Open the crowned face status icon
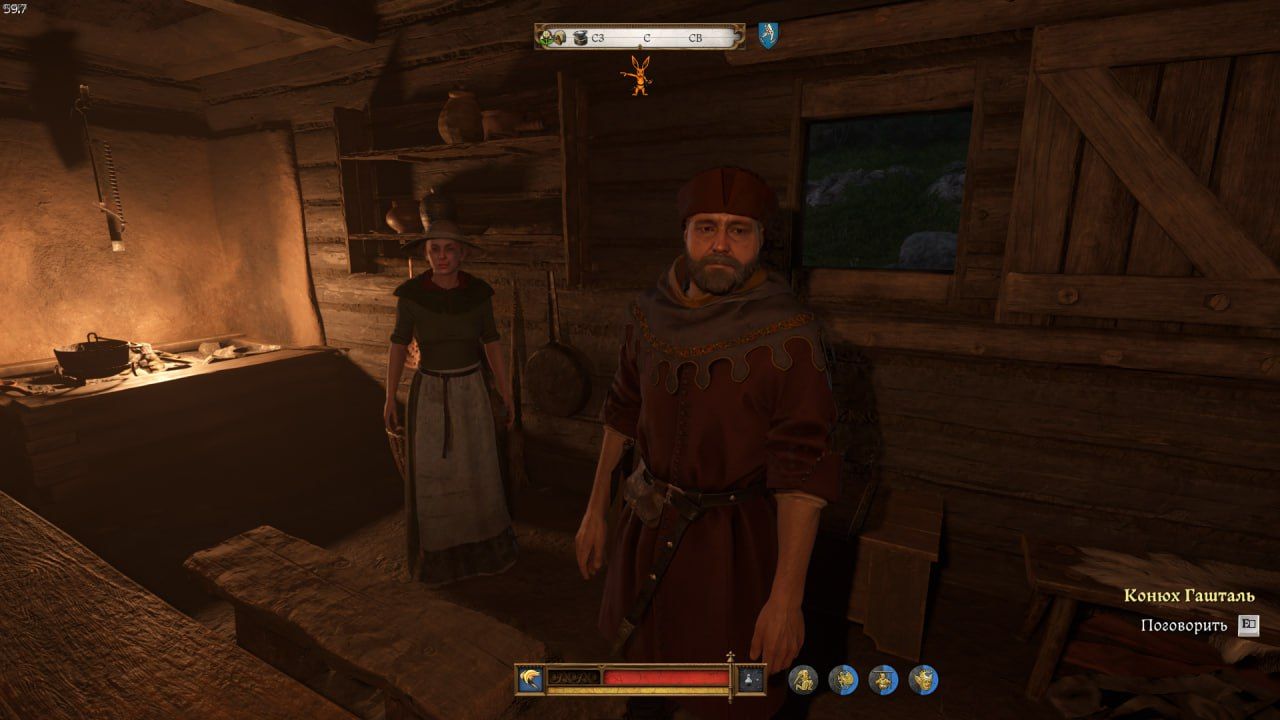1280x720 pixels. click(x=923, y=680)
